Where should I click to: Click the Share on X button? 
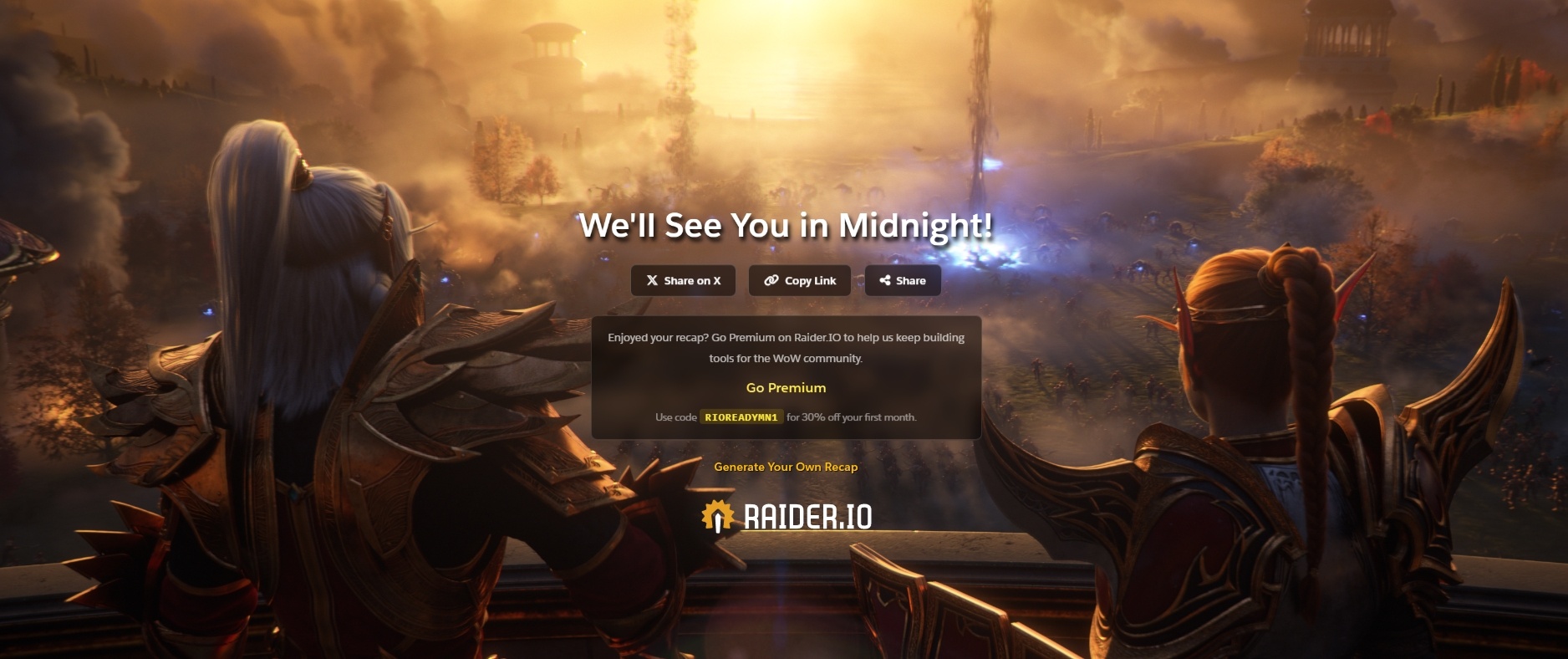(x=683, y=281)
